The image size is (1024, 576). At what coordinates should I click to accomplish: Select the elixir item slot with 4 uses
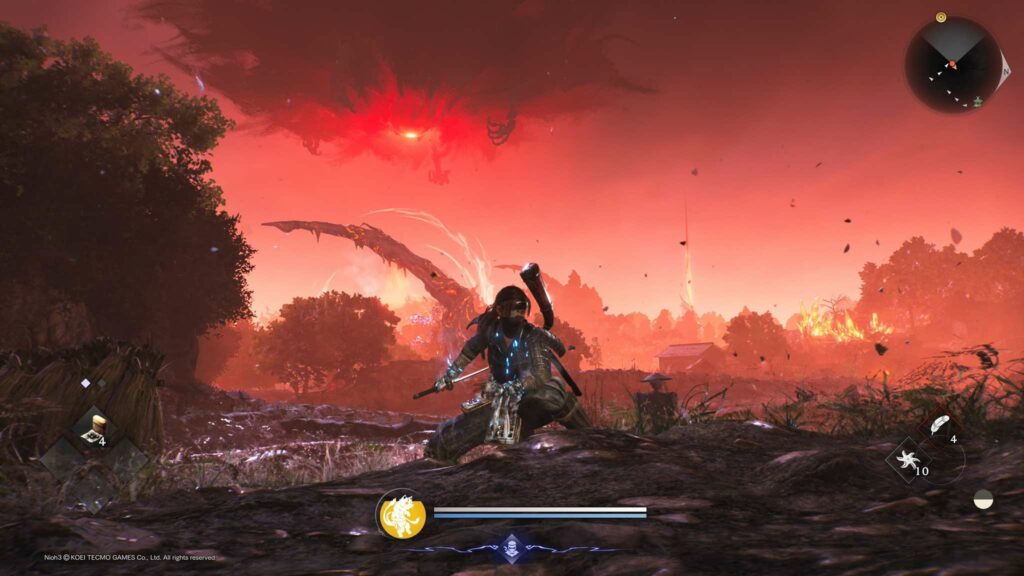(x=95, y=428)
